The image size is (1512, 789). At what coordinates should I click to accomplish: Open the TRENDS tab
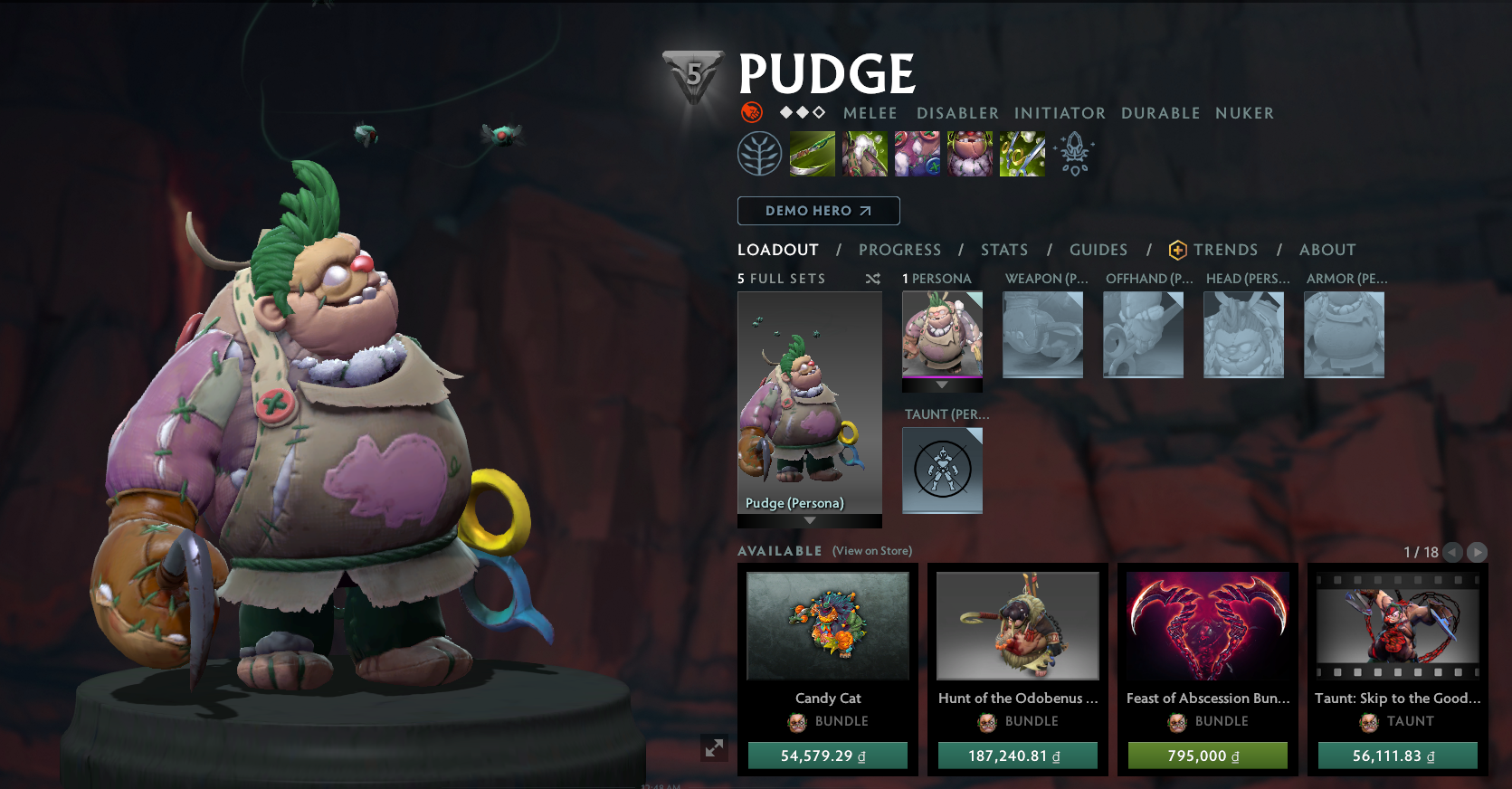(1226, 250)
